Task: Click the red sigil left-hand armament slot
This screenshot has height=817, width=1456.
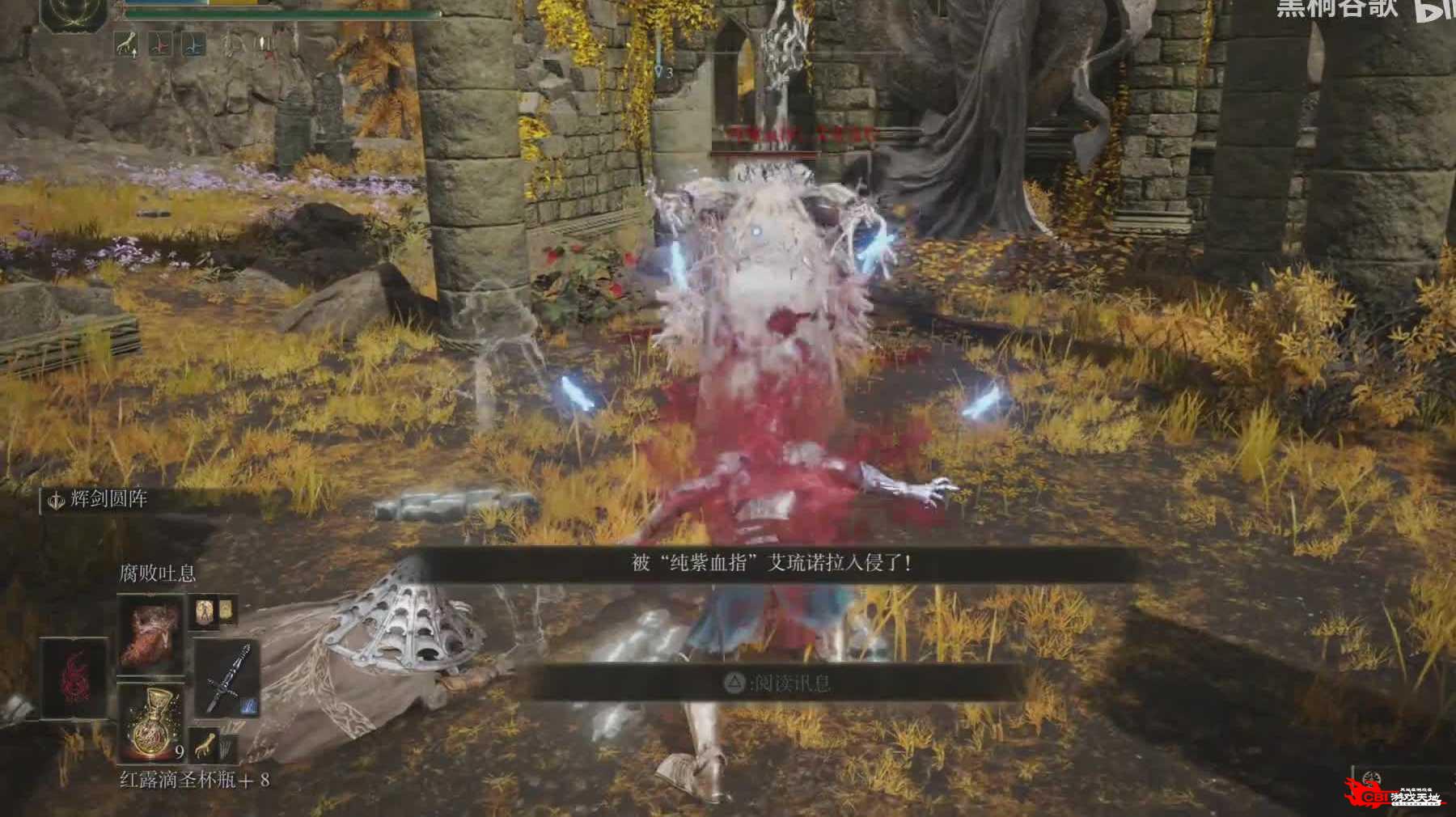Action: (x=74, y=678)
